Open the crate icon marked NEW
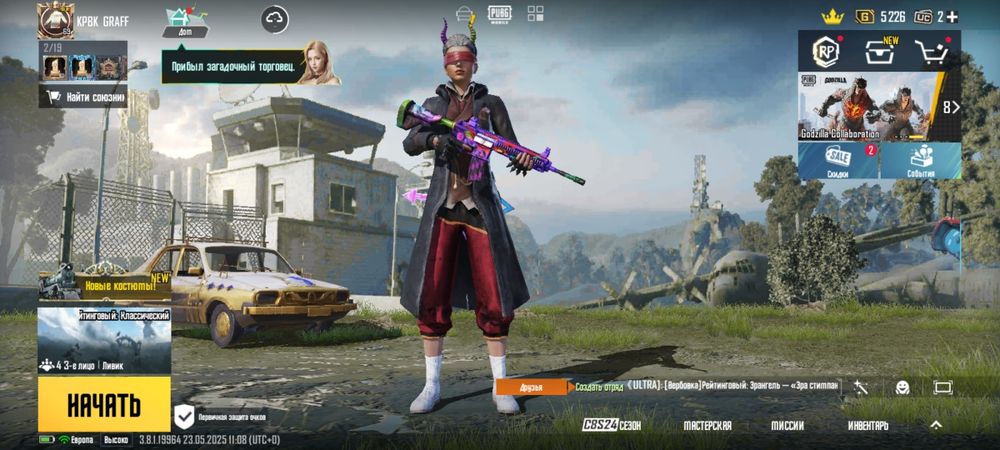Viewport: 1000px width, 450px height. click(880, 52)
